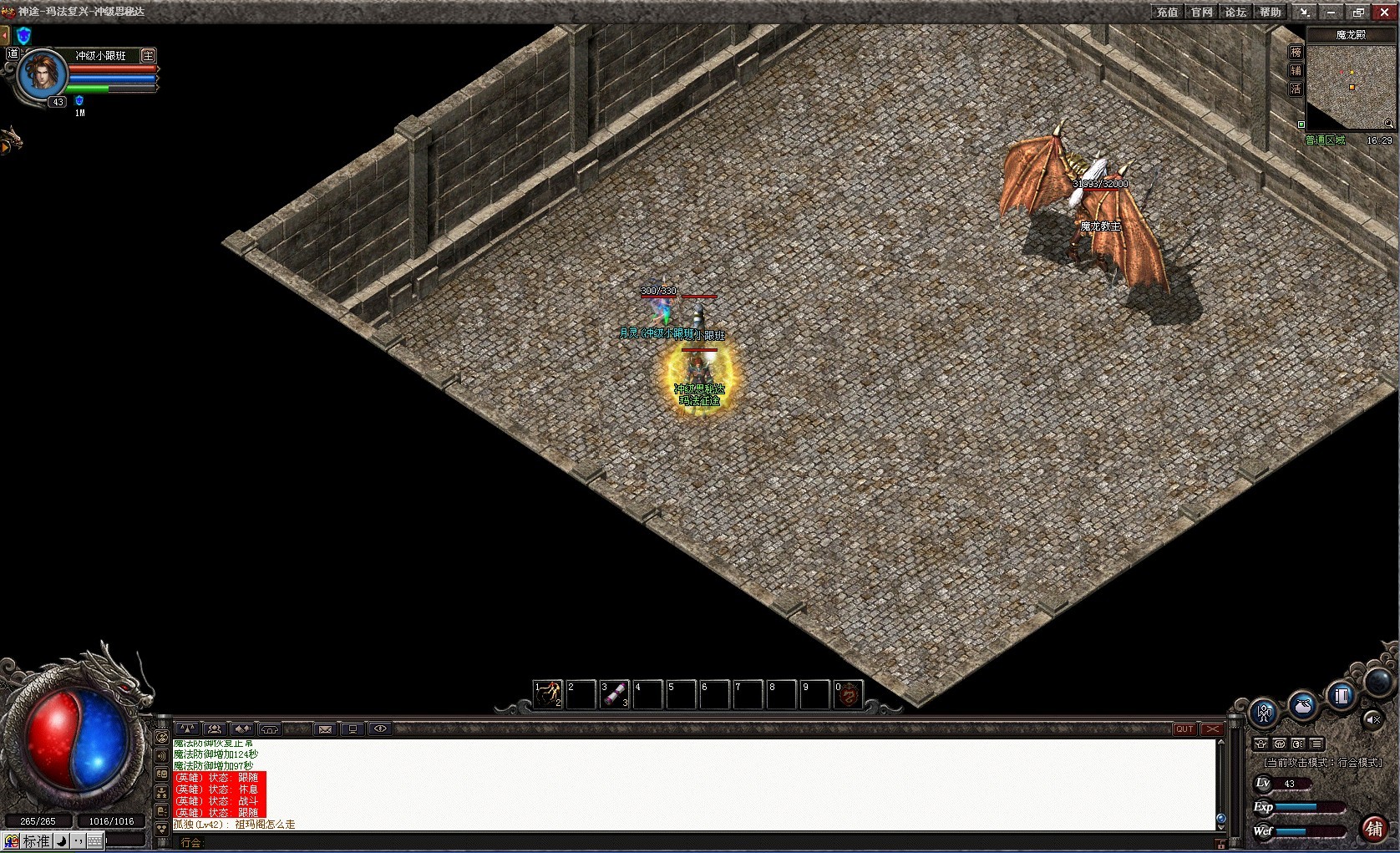Expand the 榜 ranking panel beside minimap
Viewport: 1400px width, 853px height.
tap(1296, 52)
